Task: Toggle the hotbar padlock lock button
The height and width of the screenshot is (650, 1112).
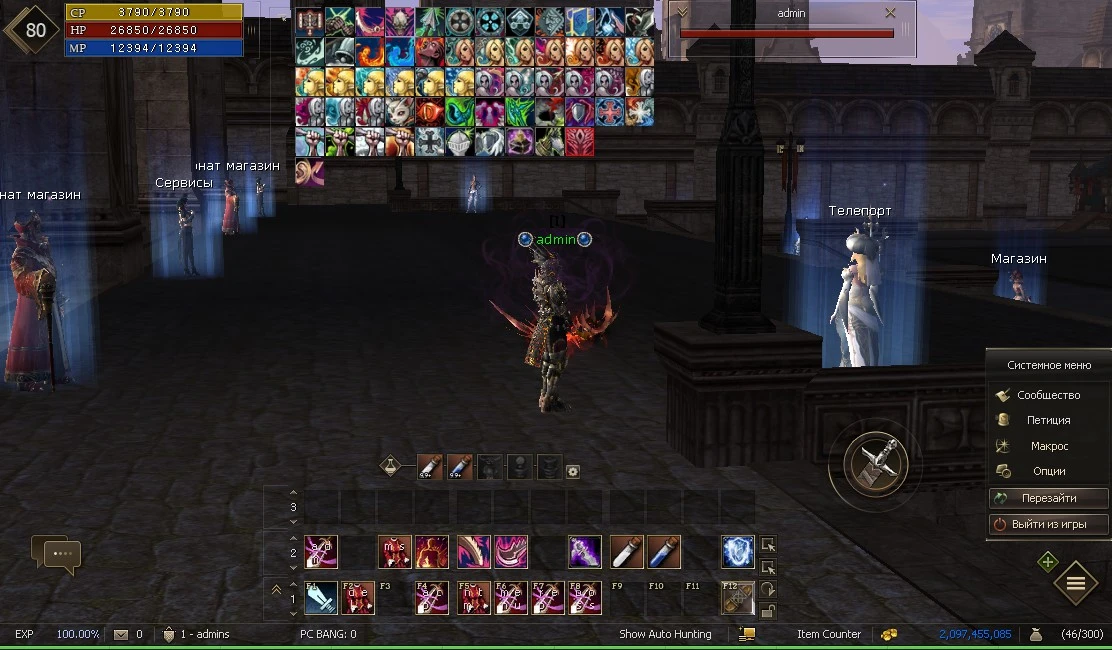Action: pos(768,611)
